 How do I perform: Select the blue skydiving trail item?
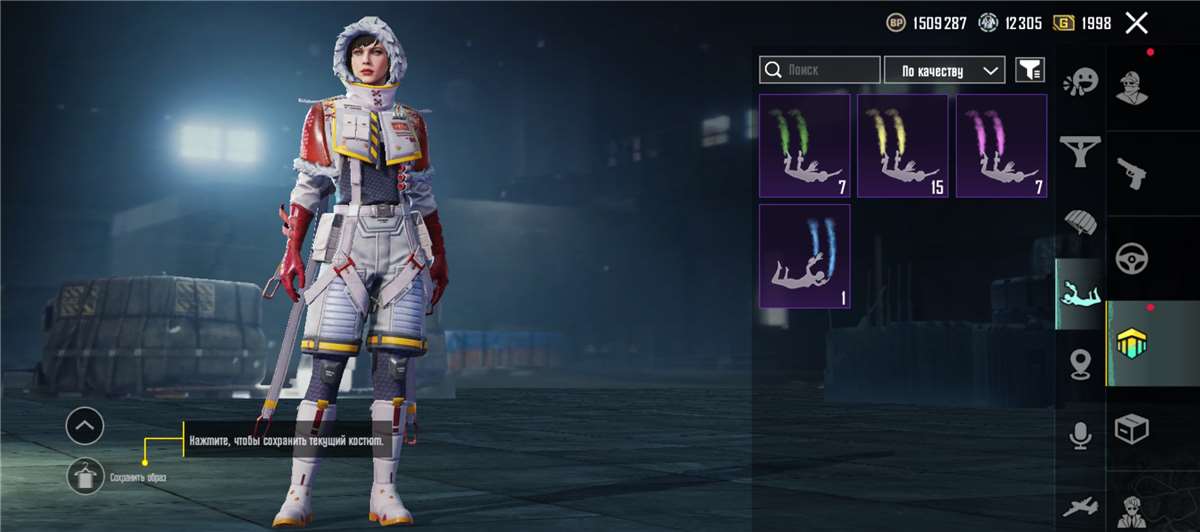point(805,256)
